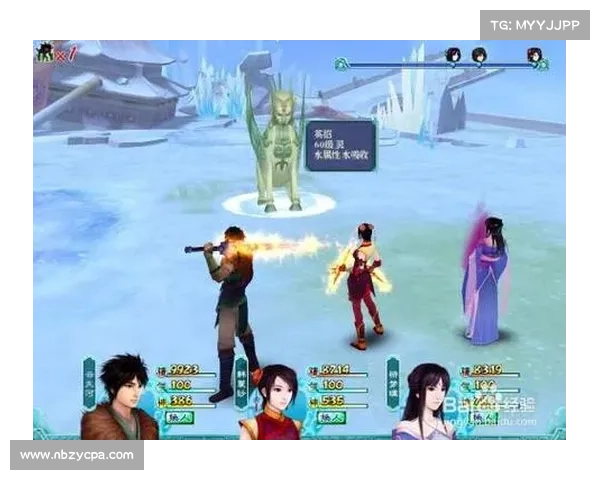Click the TG: MYYJJPP overlay label

point(535,24)
